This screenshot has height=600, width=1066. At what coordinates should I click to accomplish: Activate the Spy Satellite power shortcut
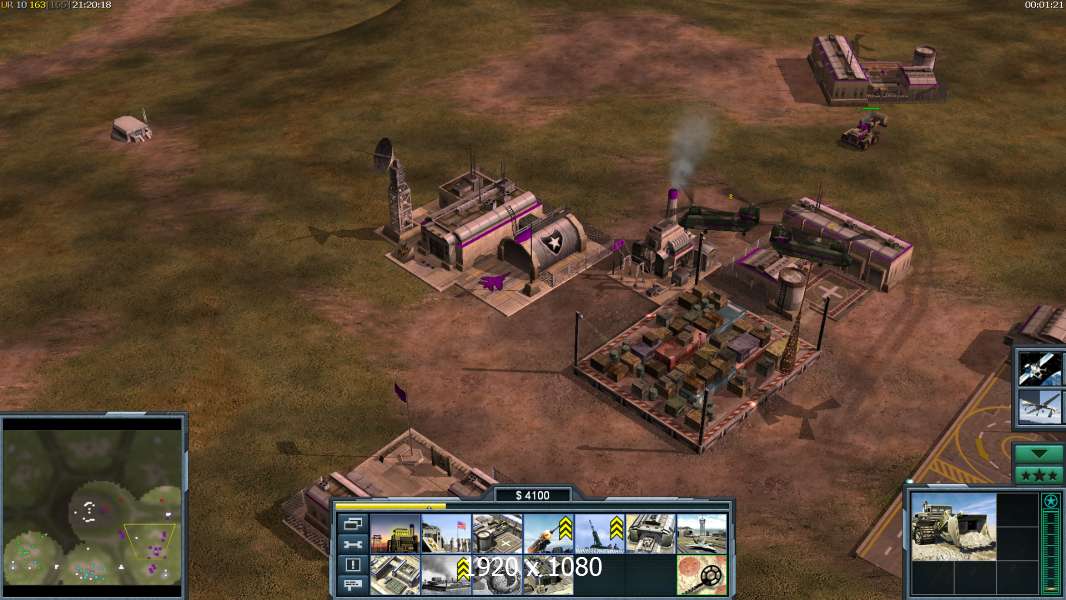(x=1040, y=368)
